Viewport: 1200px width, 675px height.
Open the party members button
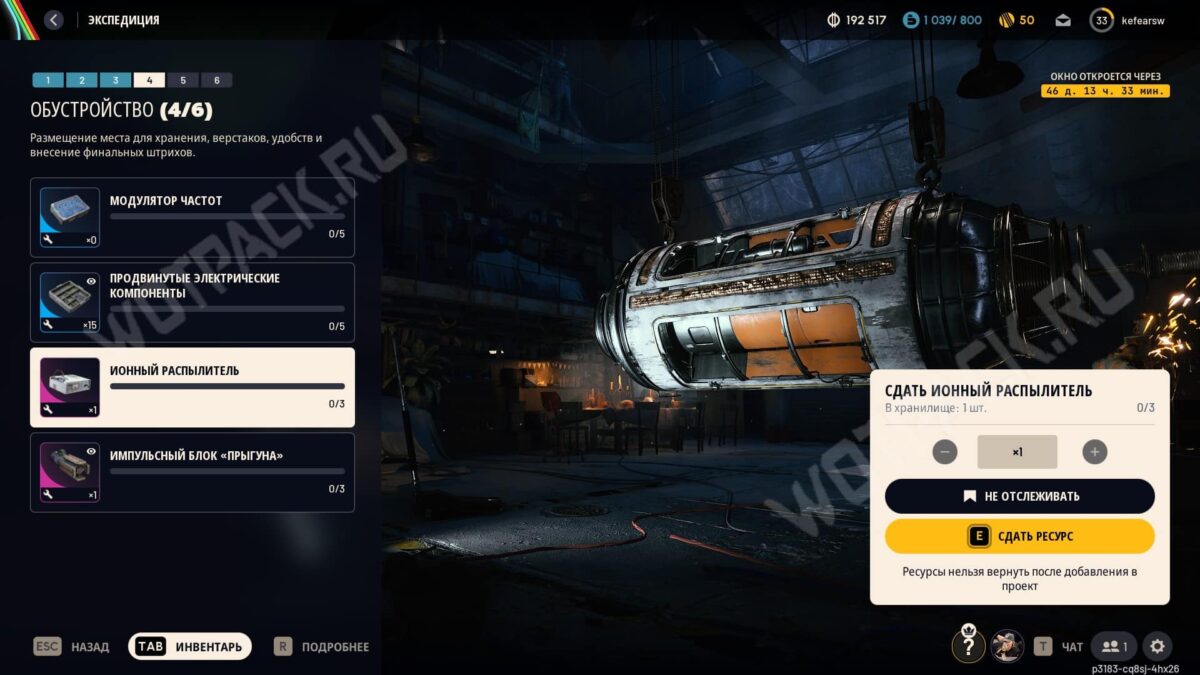tap(1114, 647)
